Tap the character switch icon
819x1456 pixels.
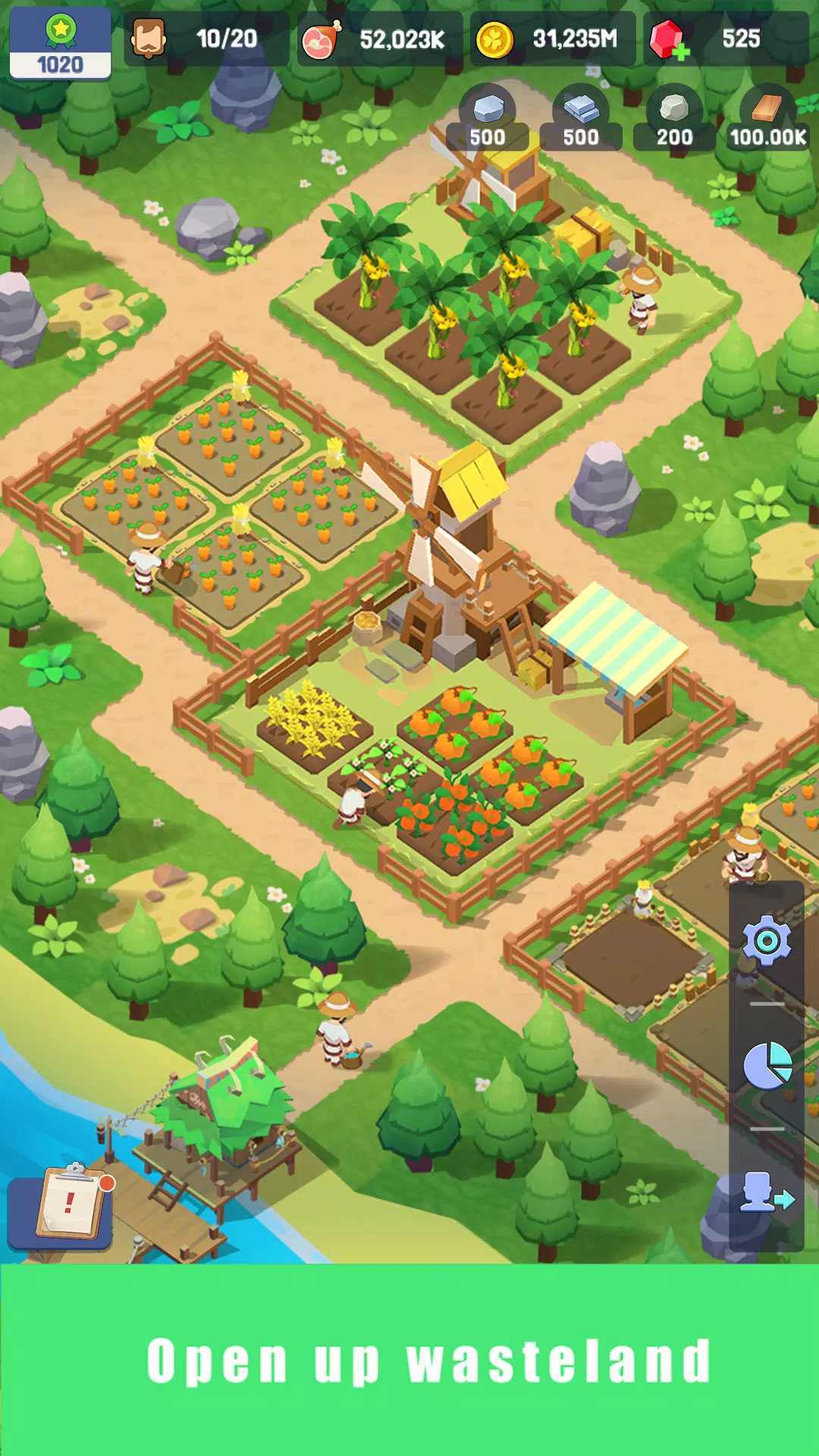coord(767,1192)
